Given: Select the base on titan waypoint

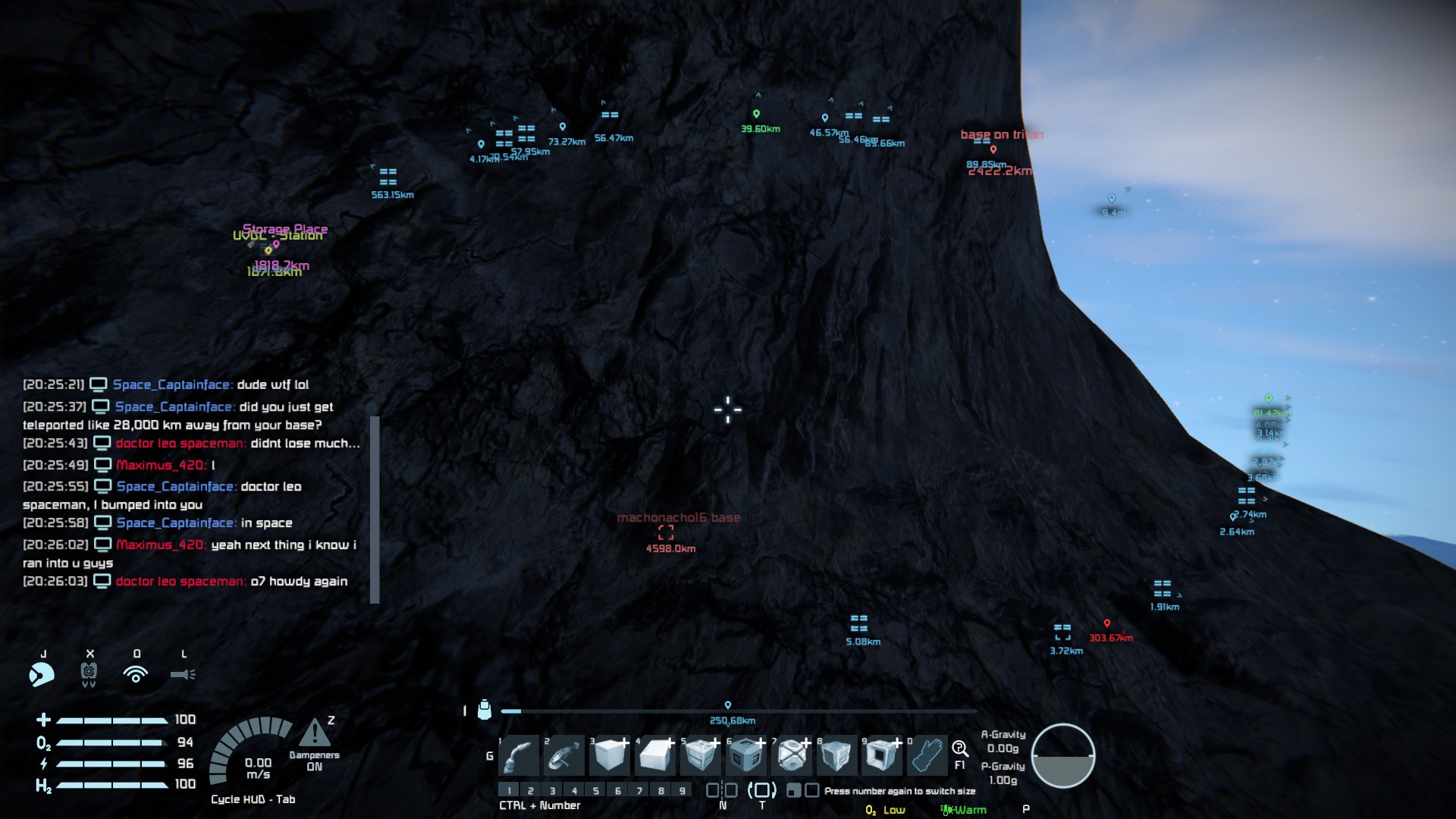Looking at the screenshot, I should [993, 149].
